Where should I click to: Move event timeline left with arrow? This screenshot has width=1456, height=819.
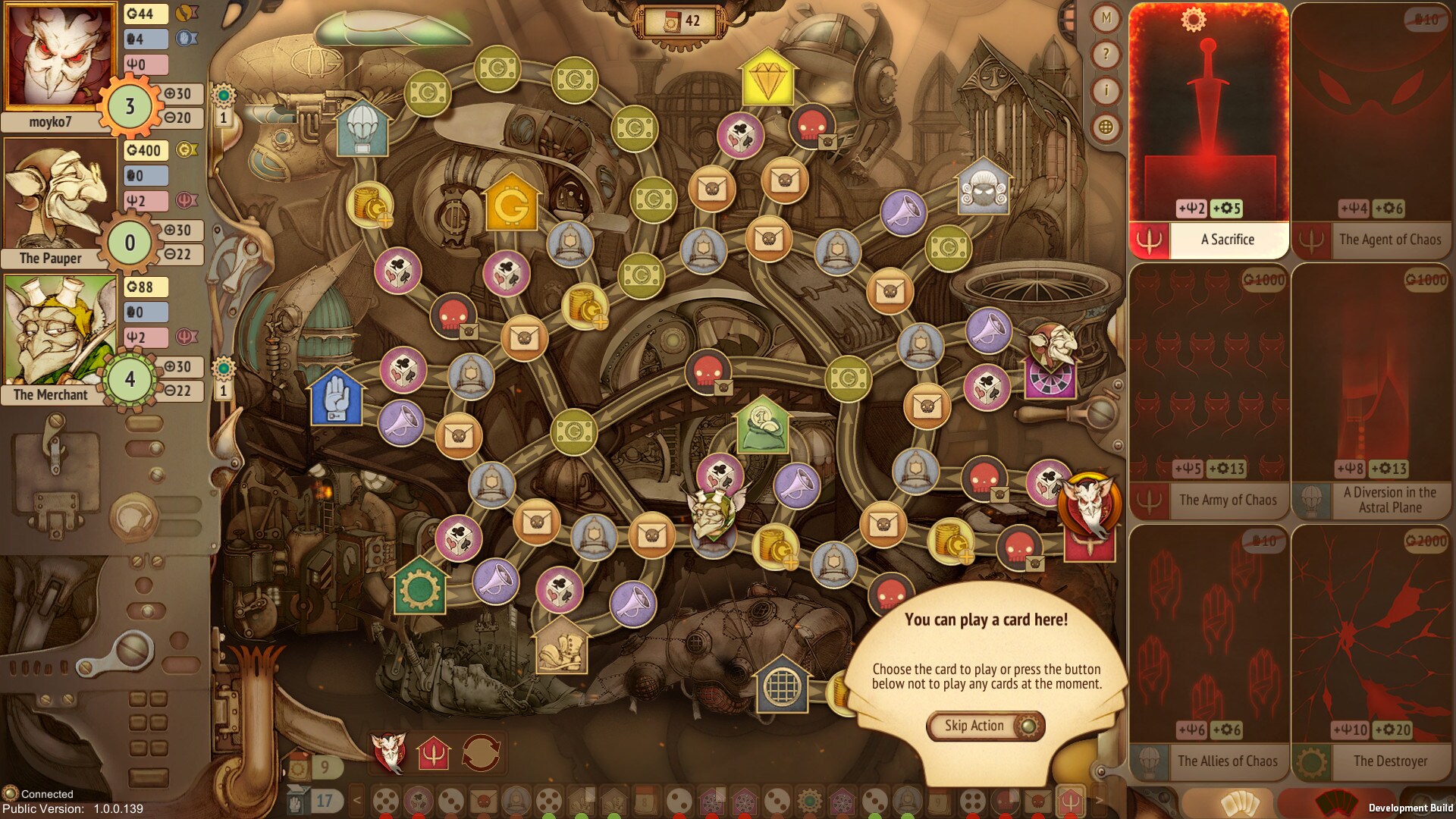tap(357, 800)
